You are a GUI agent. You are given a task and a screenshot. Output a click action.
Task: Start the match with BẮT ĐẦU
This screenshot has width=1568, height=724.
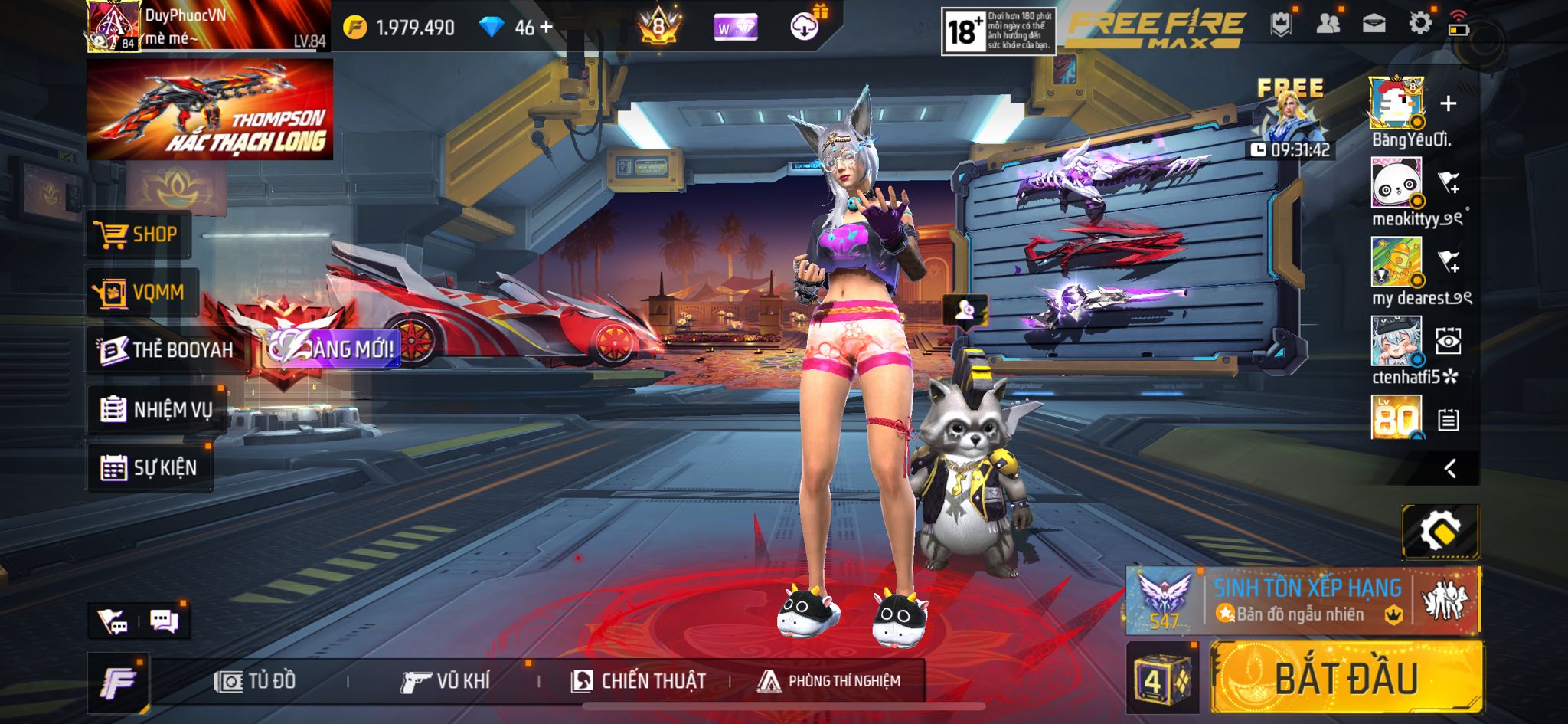(x=1346, y=679)
